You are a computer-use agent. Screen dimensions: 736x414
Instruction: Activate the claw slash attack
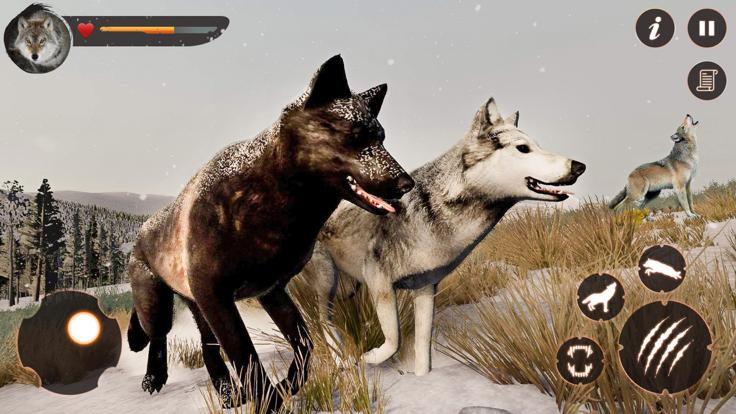665,346
